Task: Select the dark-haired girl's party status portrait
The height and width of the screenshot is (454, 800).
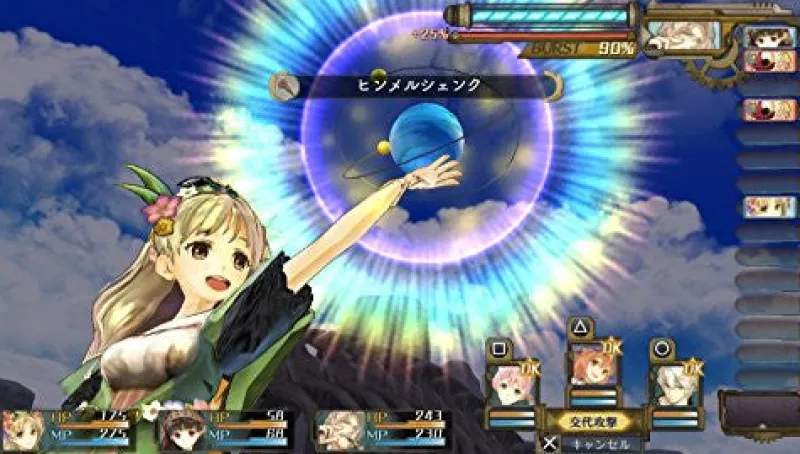Action: tap(181, 429)
